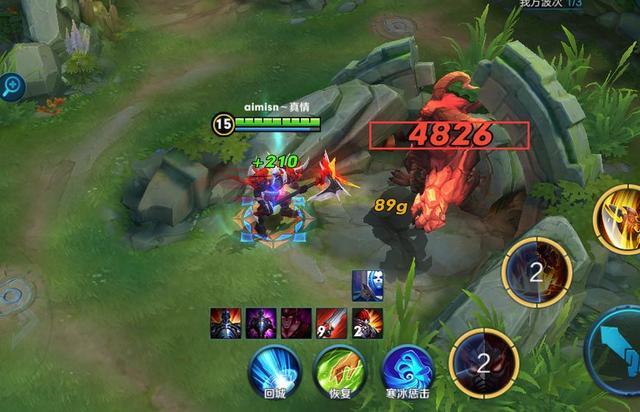Activate the 回城 recall spell

pos(273,367)
